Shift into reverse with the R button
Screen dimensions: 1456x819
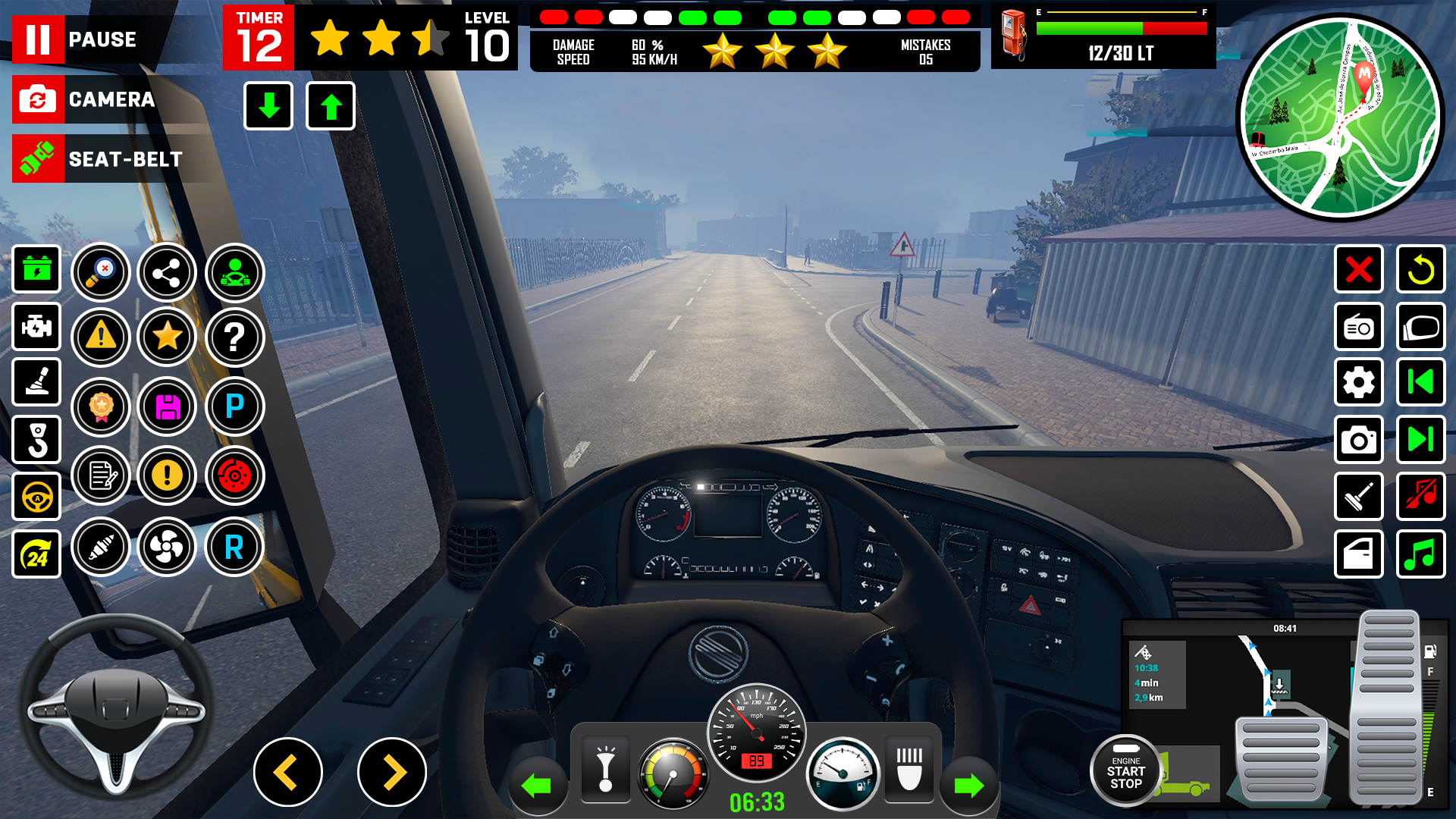coord(234,547)
